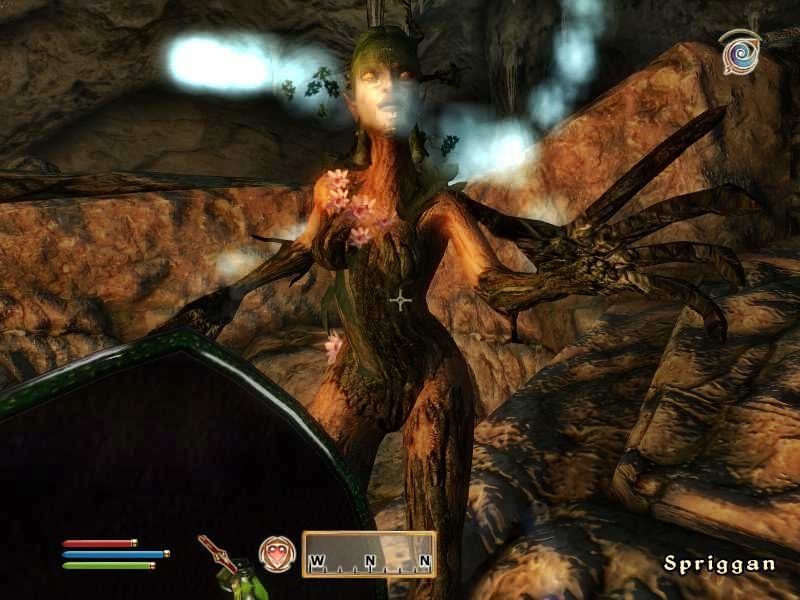800x600 pixels.
Task: Click the blue swirl active effect icon
Action: pos(739,51)
